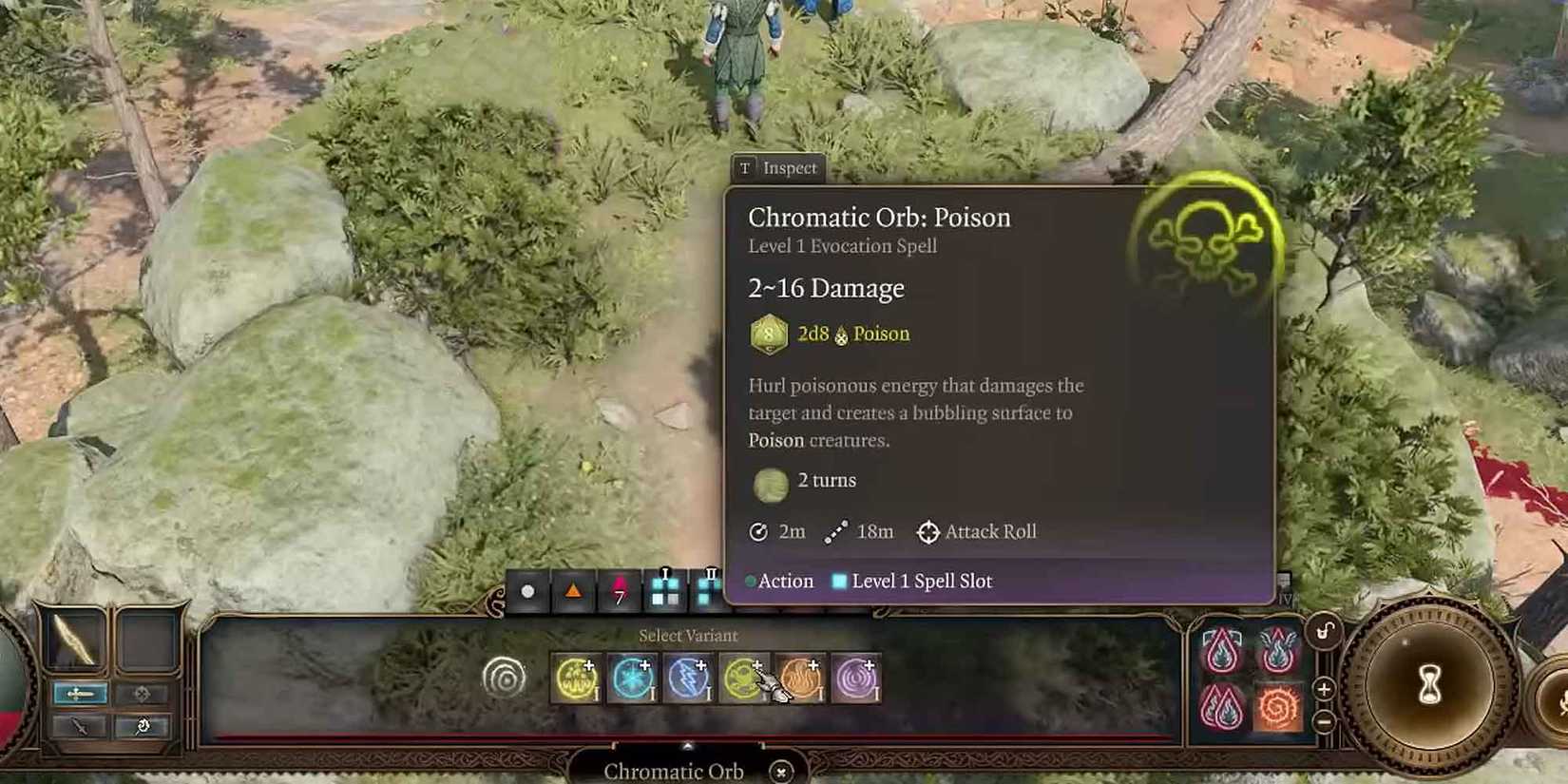The width and height of the screenshot is (1568, 784).
Task: Select the Chromatic Orb tab at bottom
Action: pos(674,772)
